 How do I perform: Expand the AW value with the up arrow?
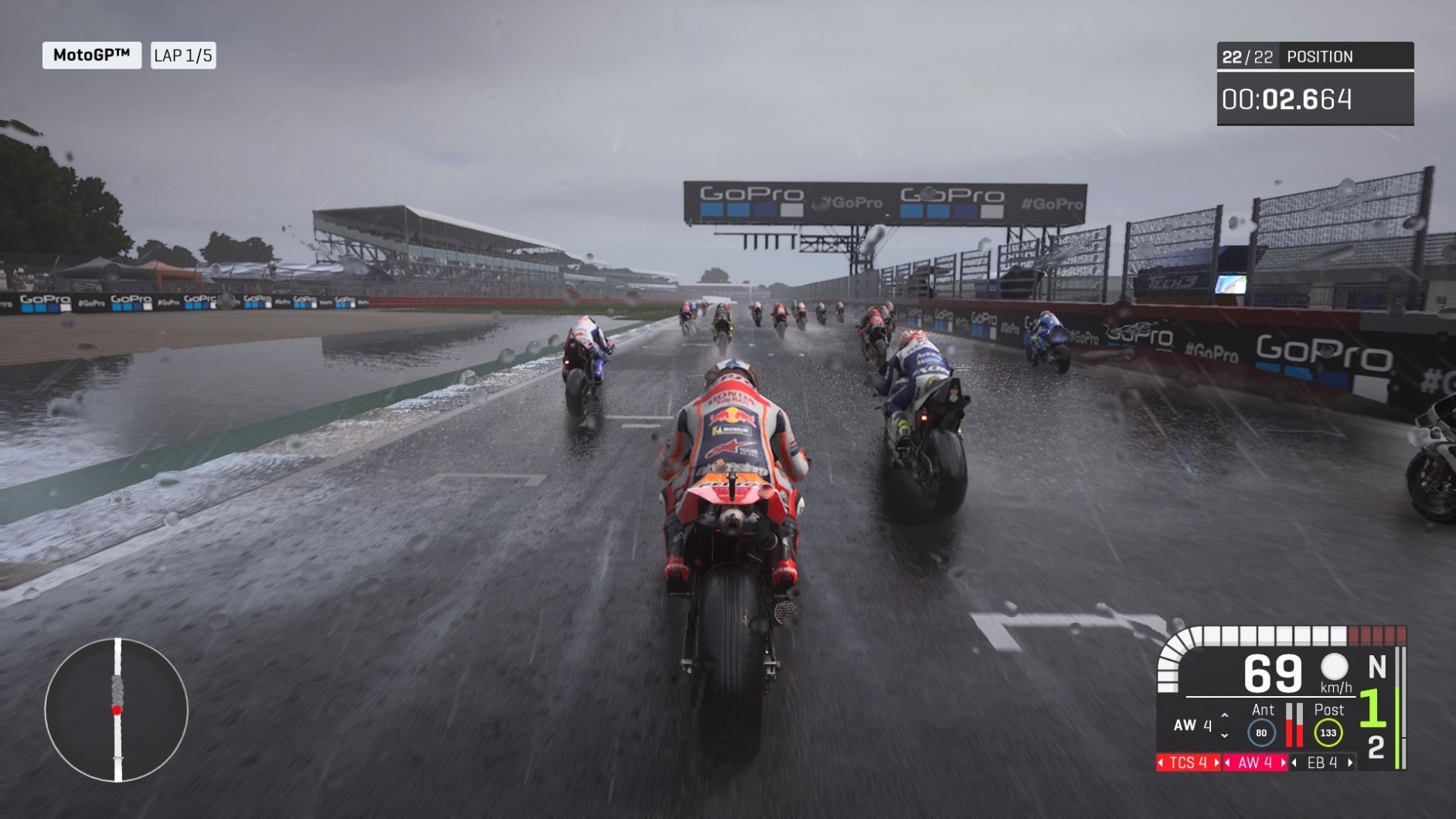click(1224, 715)
